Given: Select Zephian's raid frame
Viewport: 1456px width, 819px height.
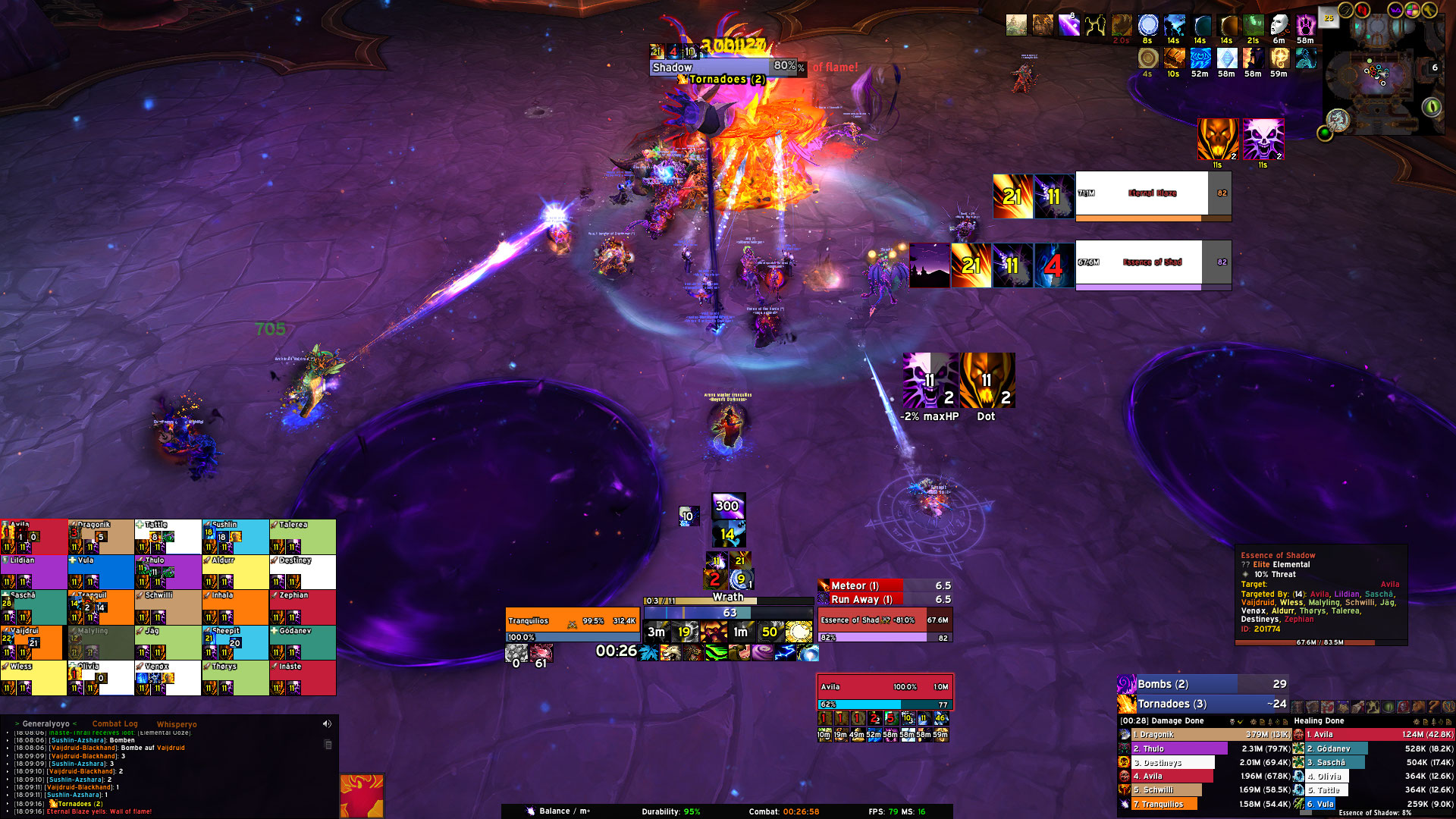Looking at the screenshot, I should pyautogui.click(x=303, y=607).
